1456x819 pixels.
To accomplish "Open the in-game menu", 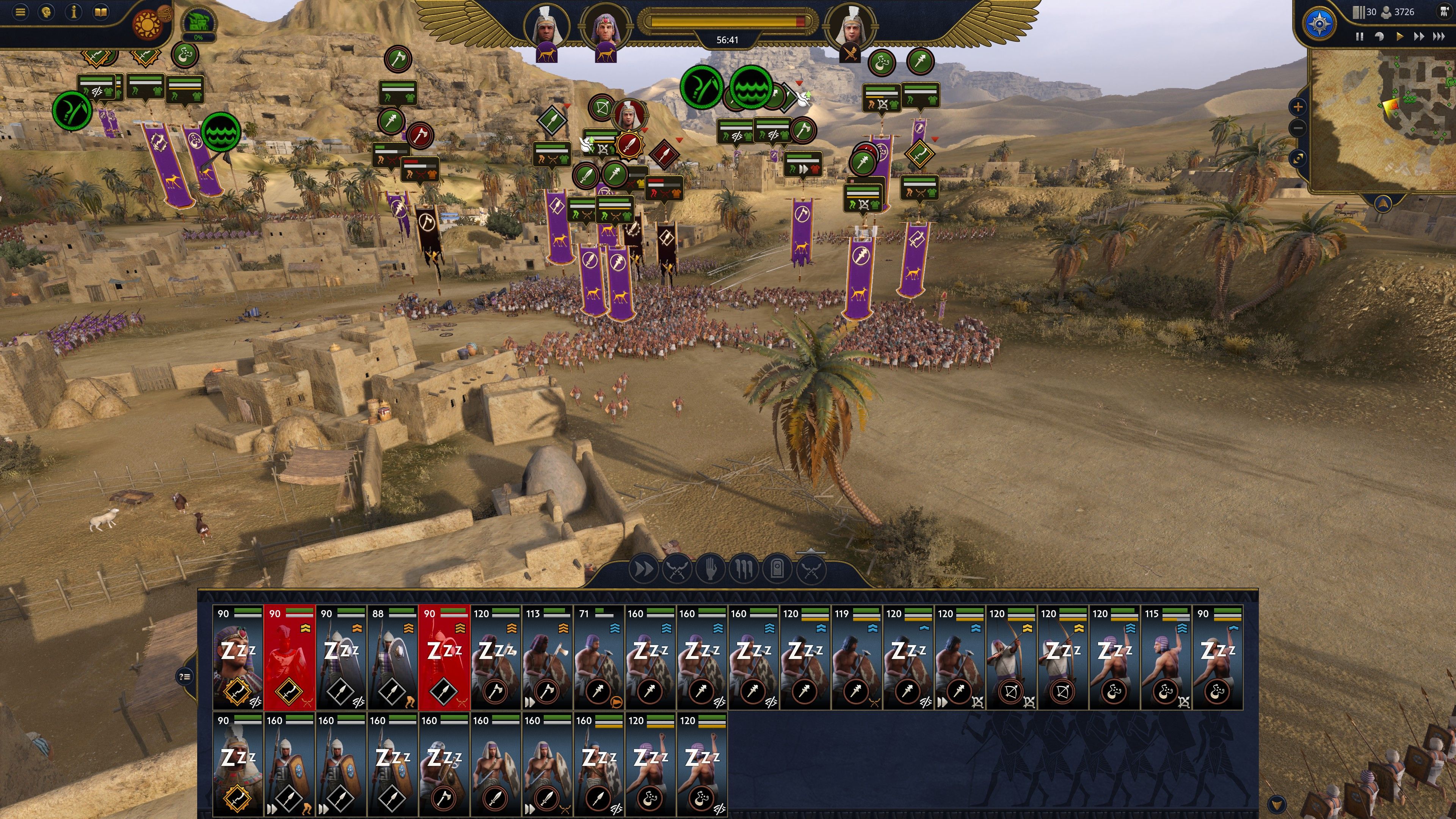I will coord(20,13).
